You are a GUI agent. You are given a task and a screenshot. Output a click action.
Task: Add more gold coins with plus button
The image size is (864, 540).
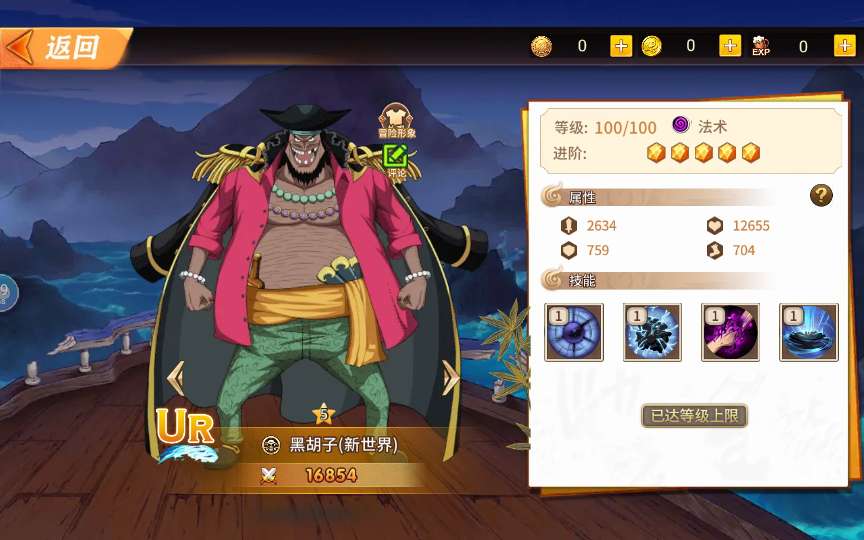click(621, 46)
